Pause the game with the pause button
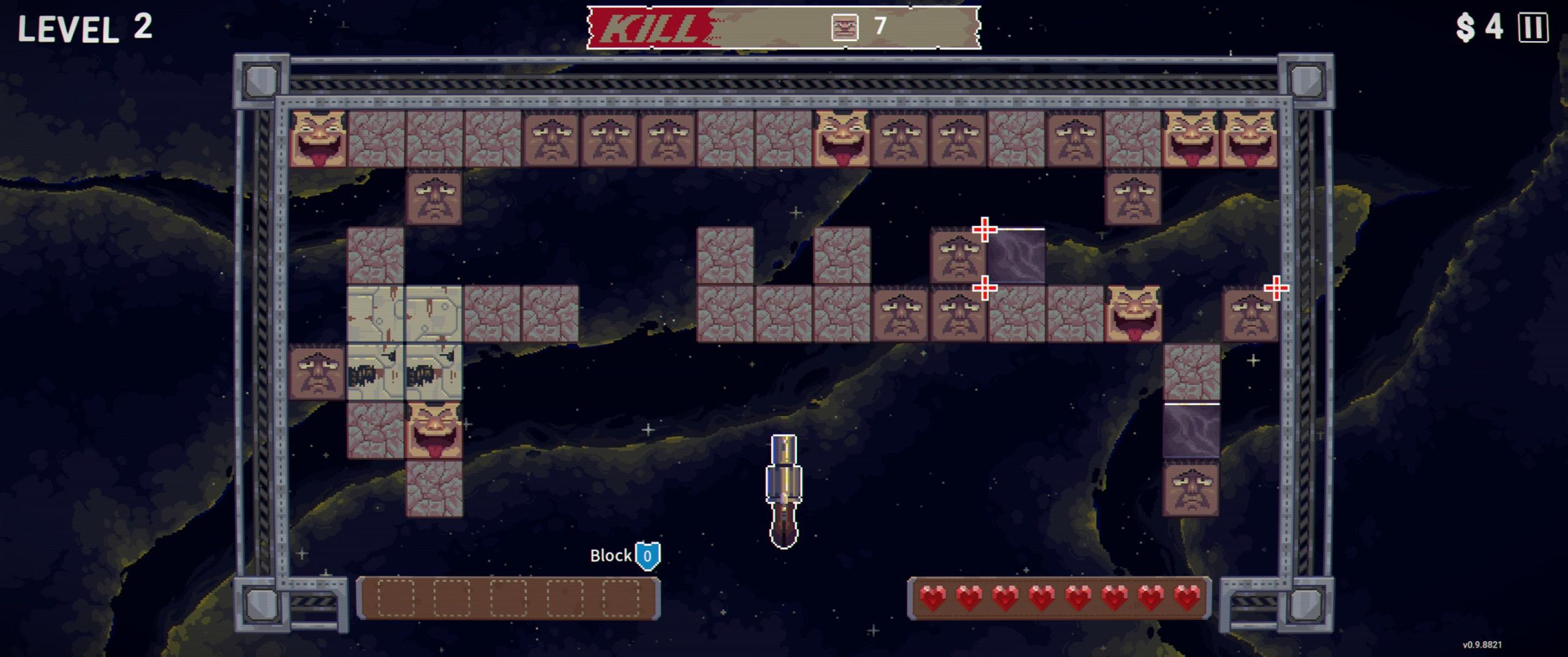Screen dimensions: 1568x657 tap(1532, 28)
